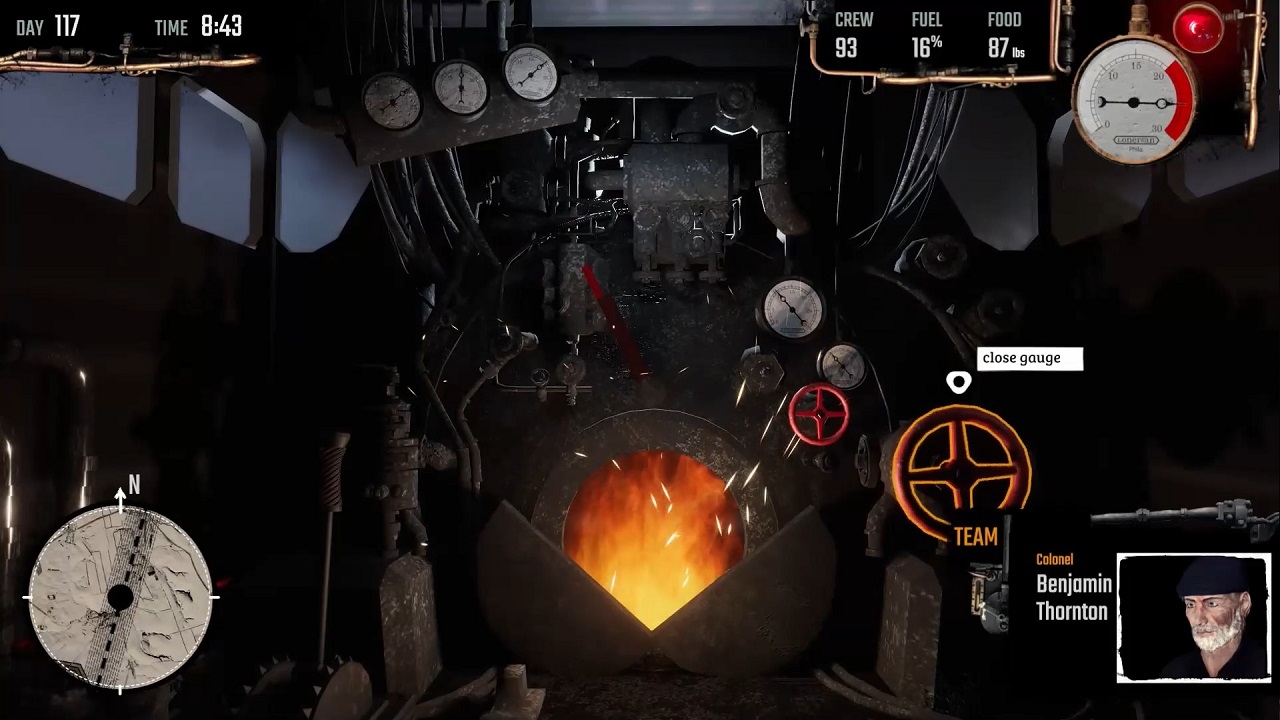Click the white marker beside 'close gauge'
Screen dimensions: 1280x720
point(959,382)
